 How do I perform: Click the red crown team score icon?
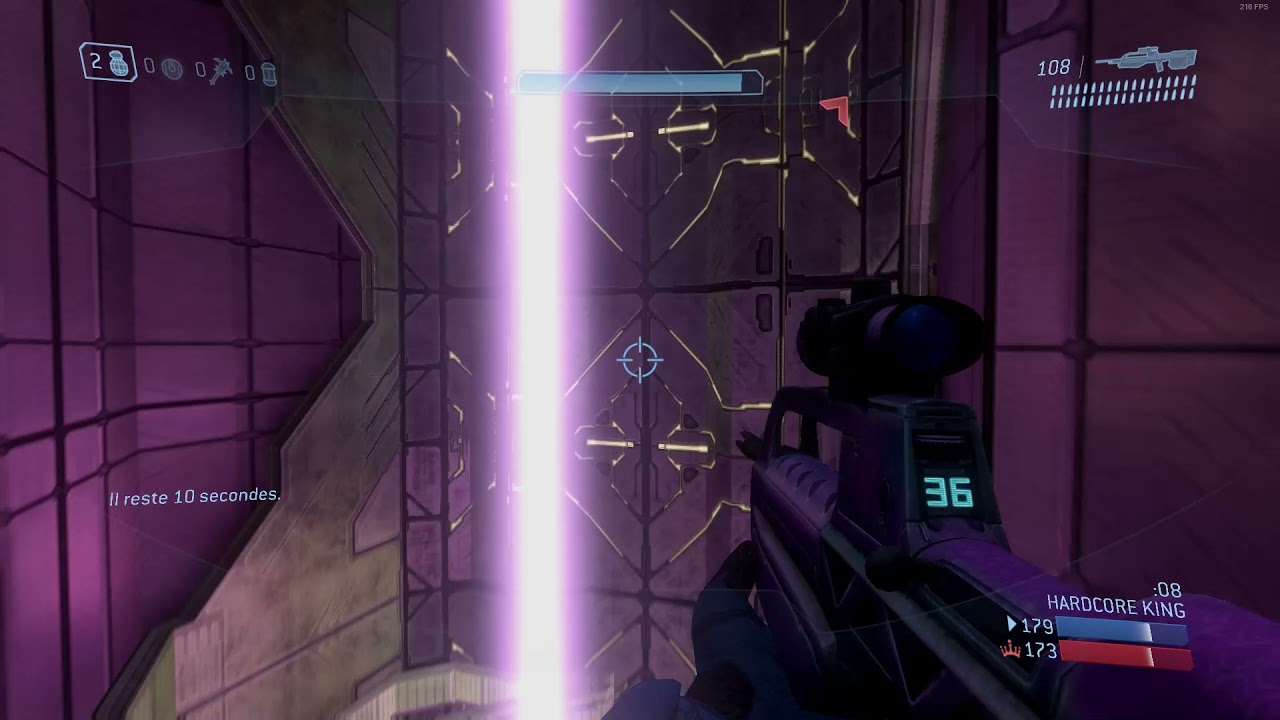(1010, 651)
